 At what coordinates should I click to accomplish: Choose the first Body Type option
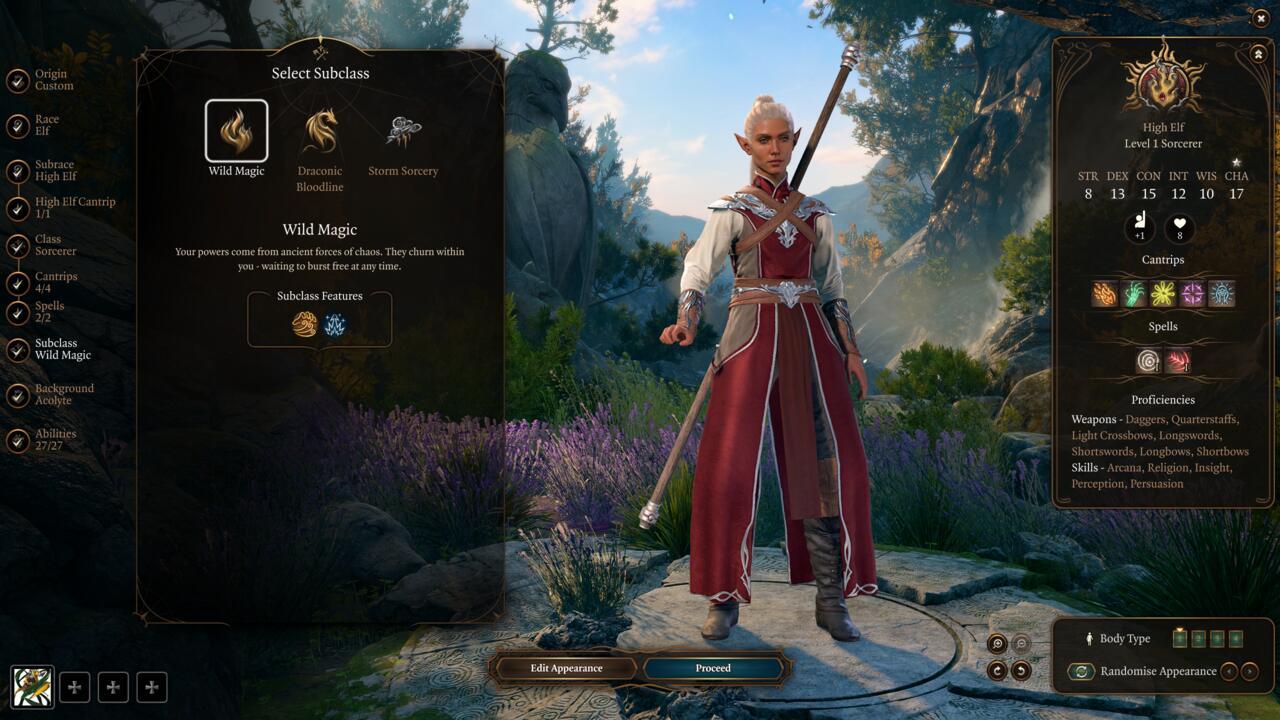1180,638
